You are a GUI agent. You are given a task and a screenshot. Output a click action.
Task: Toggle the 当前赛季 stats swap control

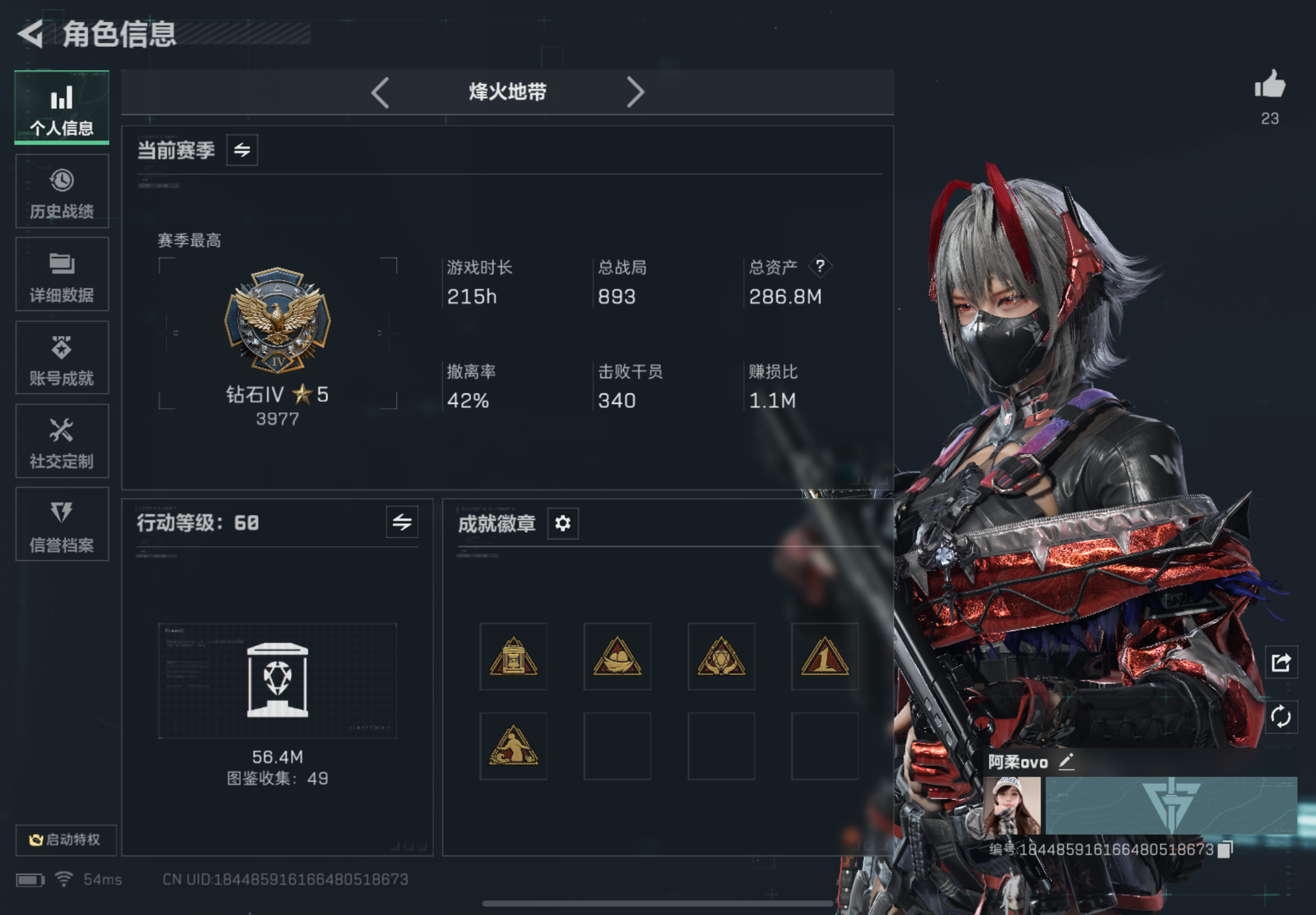241,150
